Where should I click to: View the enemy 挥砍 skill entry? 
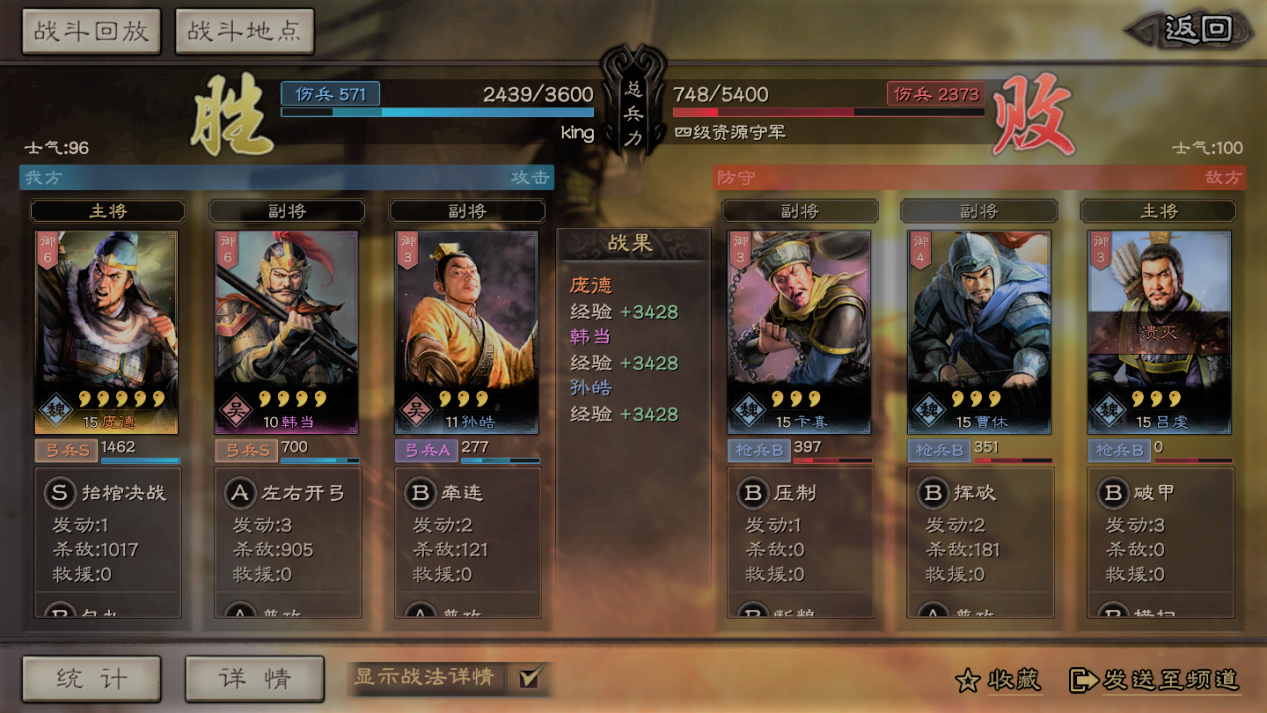pos(980,493)
